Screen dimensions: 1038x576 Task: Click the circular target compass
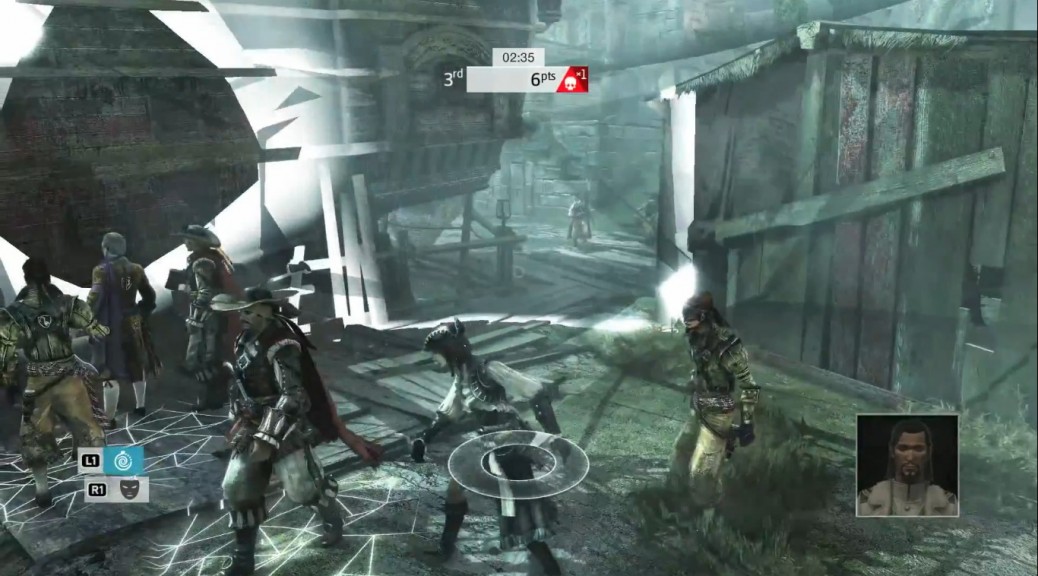(x=517, y=462)
